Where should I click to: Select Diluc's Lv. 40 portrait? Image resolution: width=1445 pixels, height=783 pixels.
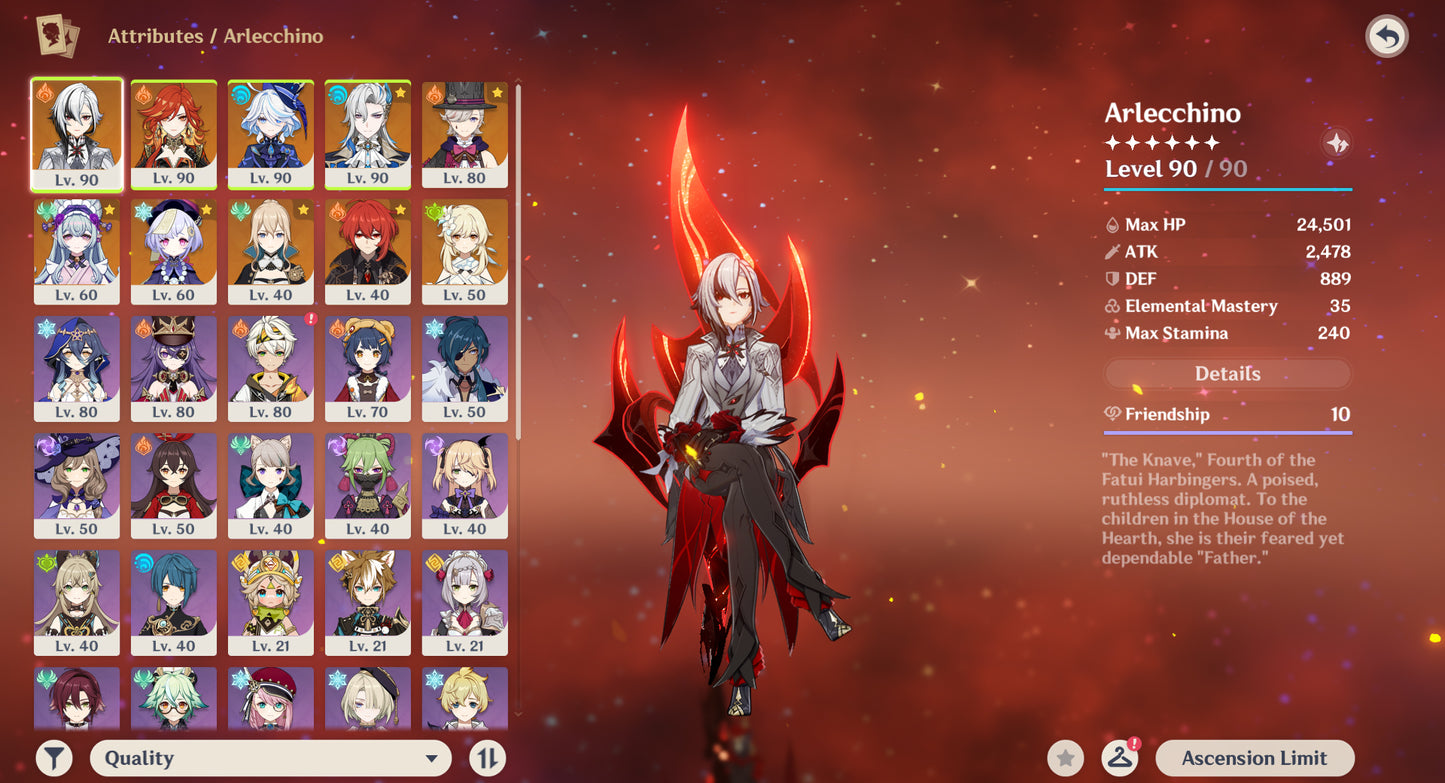(367, 252)
